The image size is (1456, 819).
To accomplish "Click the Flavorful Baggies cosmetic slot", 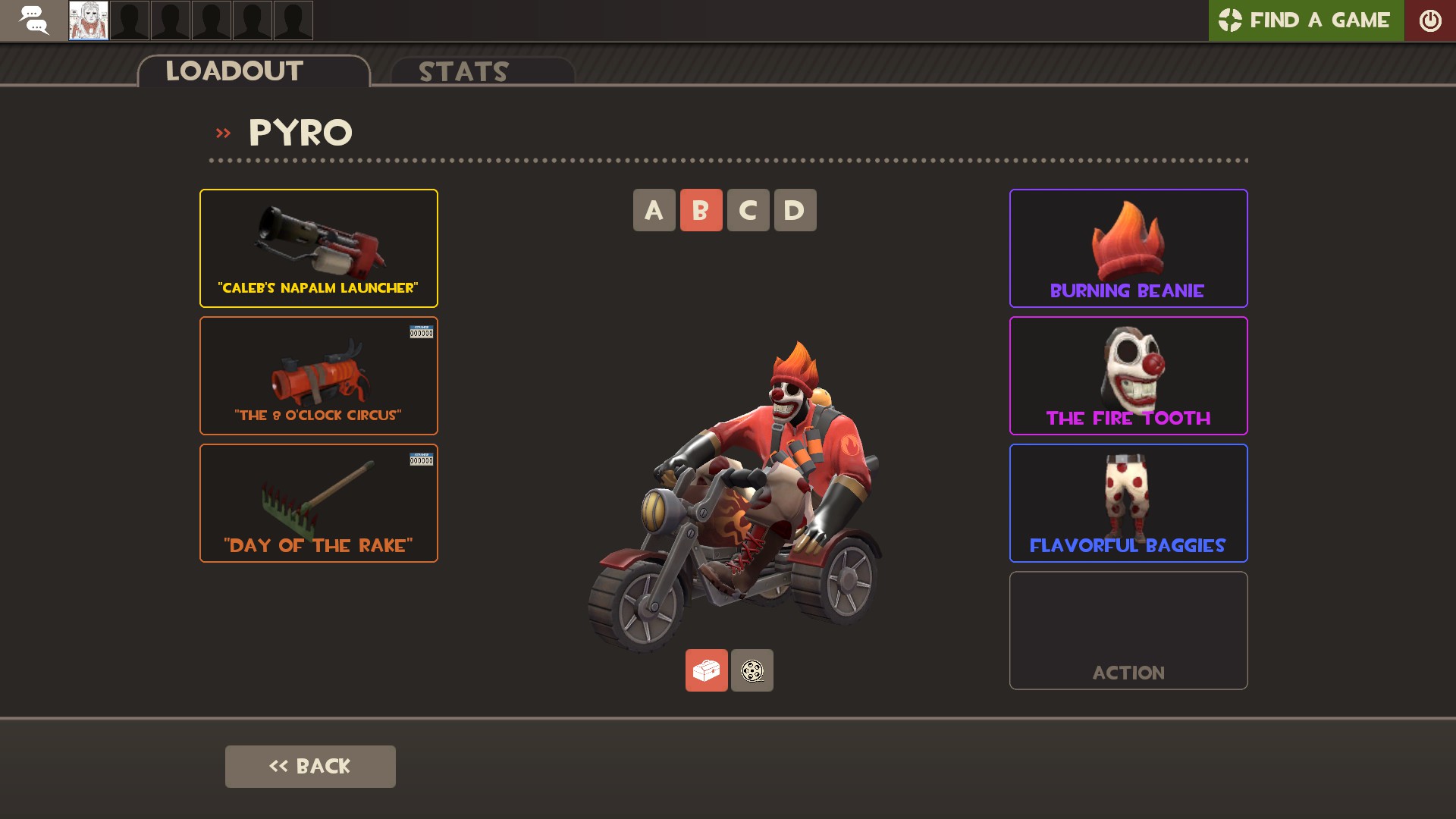I will click(1128, 503).
